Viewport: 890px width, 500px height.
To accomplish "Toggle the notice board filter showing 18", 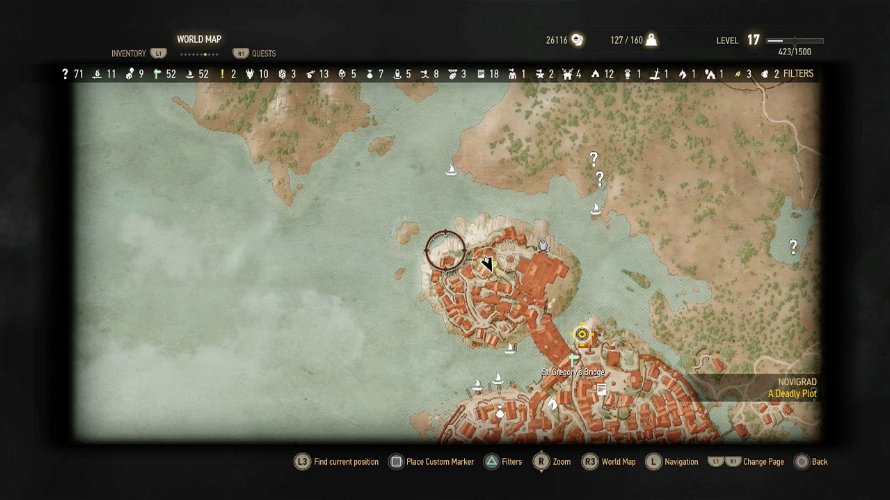I will click(481, 74).
